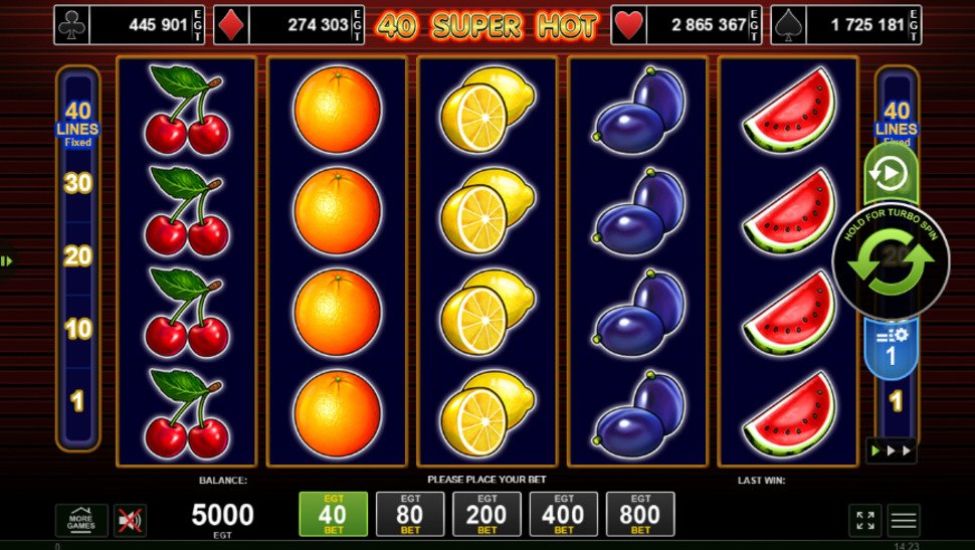Image resolution: width=975 pixels, height=550 pixels.
Task: Open the blue bet settings button
Action: (x=891, y=347)
